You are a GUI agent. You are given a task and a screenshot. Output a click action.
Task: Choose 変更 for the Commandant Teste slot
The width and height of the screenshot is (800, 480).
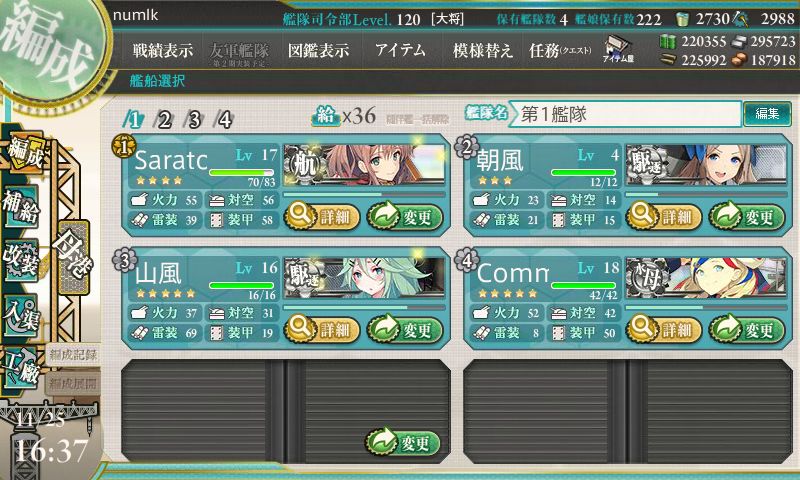747,329
